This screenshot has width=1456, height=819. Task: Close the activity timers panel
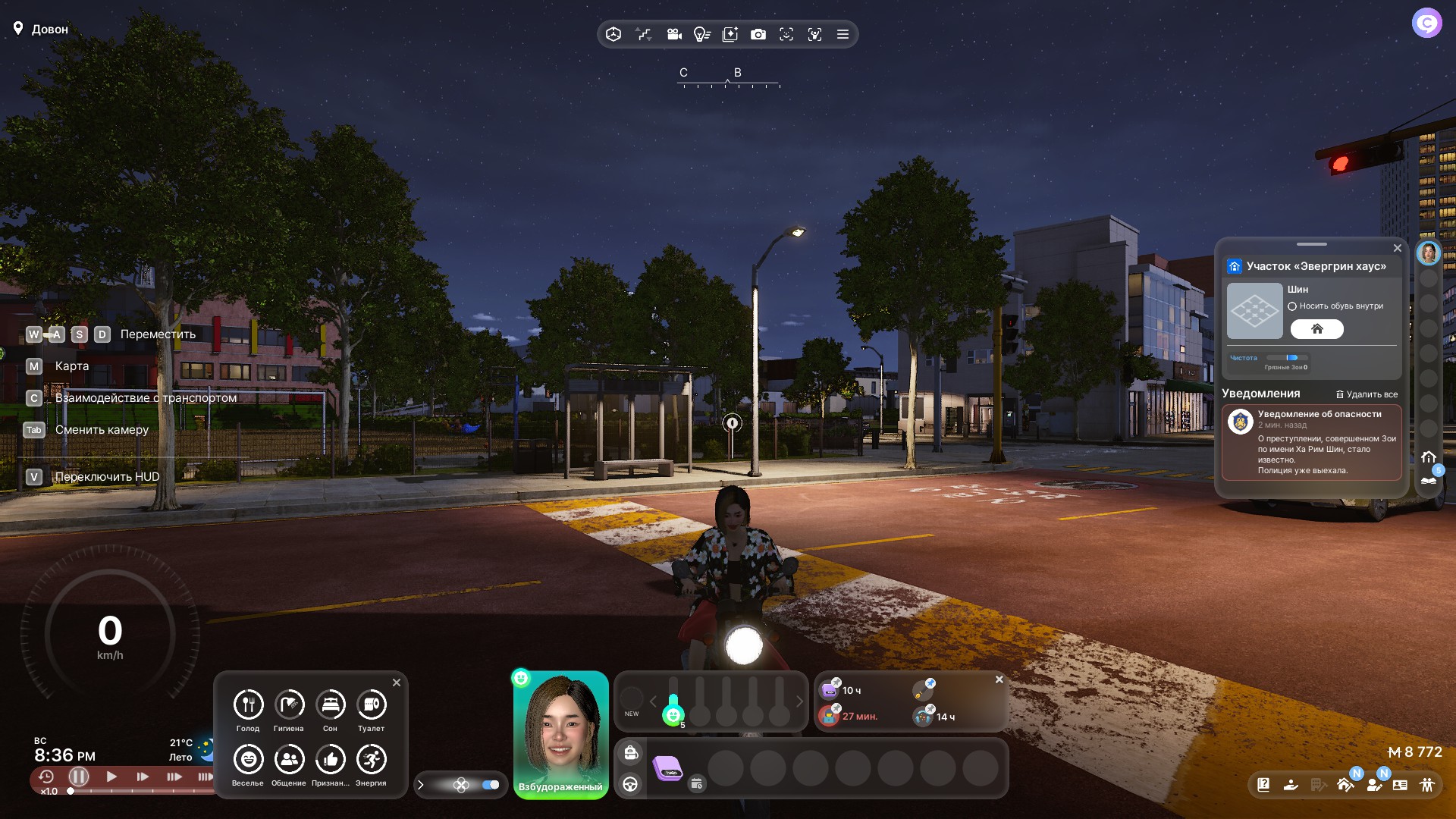click(999, 679)
